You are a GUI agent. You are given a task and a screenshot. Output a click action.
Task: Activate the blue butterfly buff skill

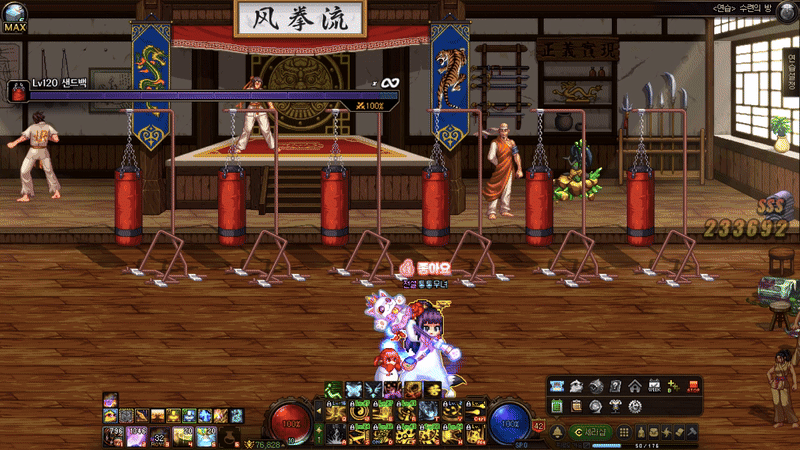(353, 390)
